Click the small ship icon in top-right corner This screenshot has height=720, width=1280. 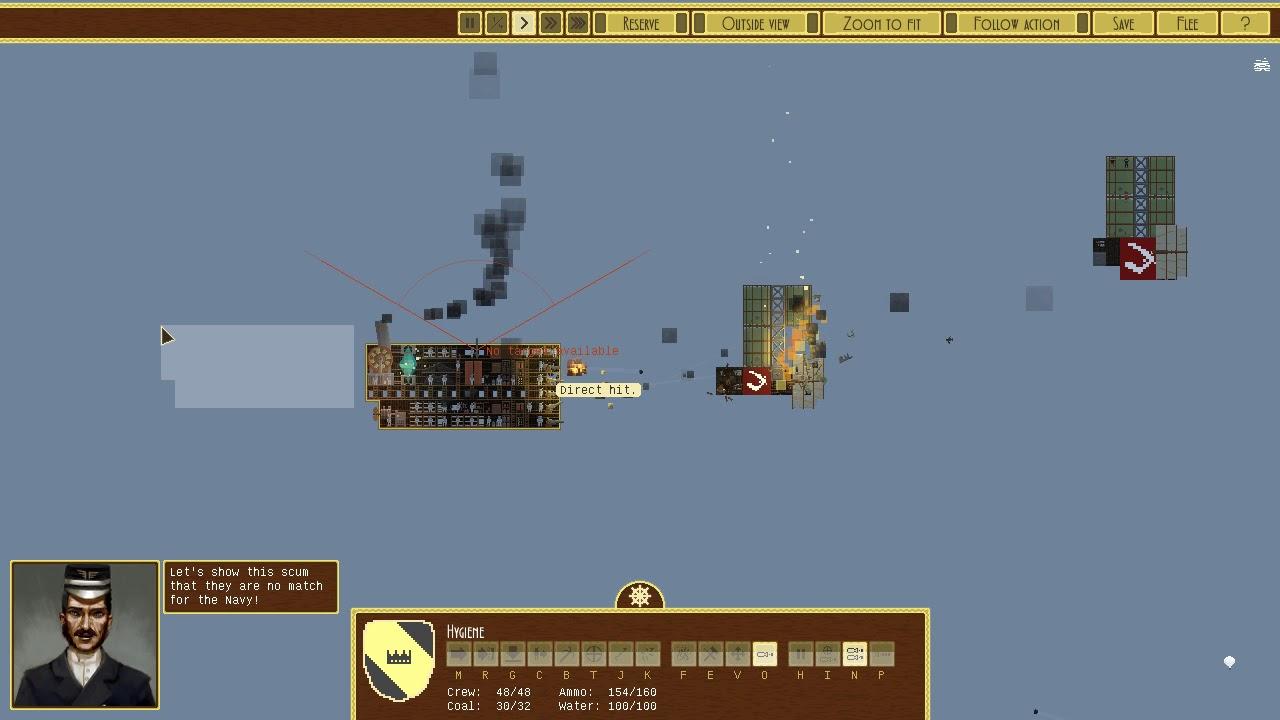pos(1262,65)
